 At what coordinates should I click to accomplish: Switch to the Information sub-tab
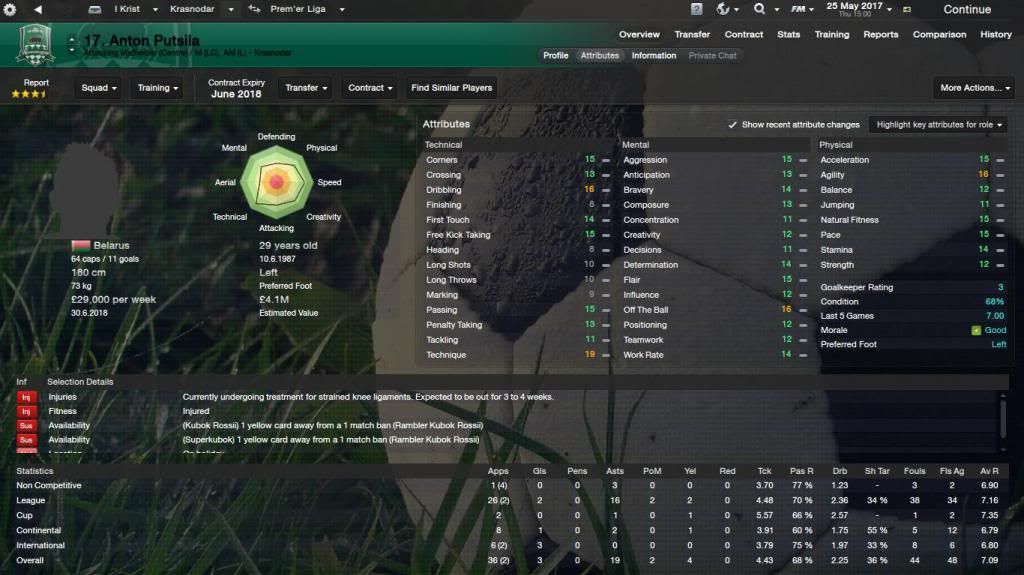coord(653,56)
